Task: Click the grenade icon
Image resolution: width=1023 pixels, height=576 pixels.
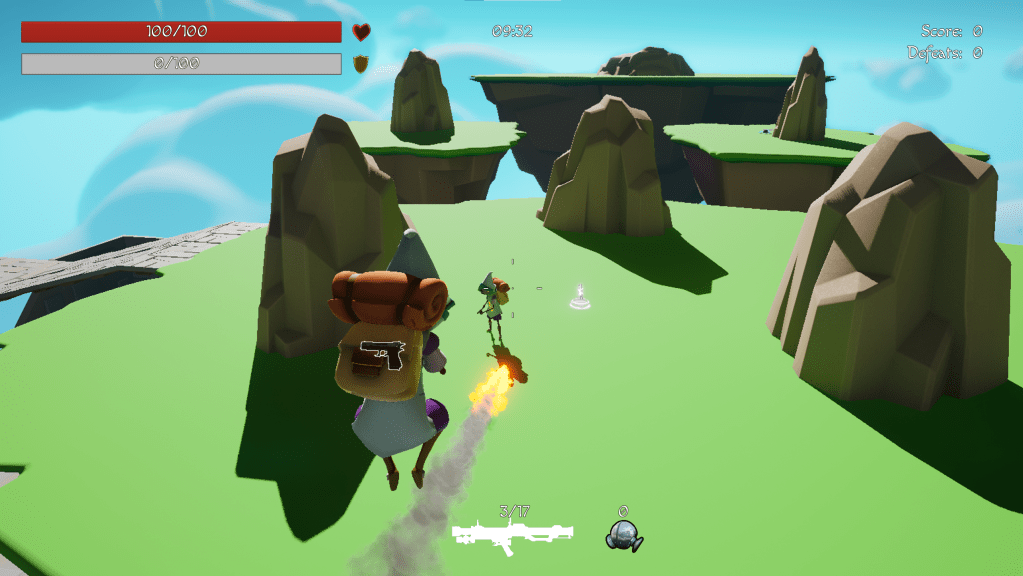Action: point(623,536)
